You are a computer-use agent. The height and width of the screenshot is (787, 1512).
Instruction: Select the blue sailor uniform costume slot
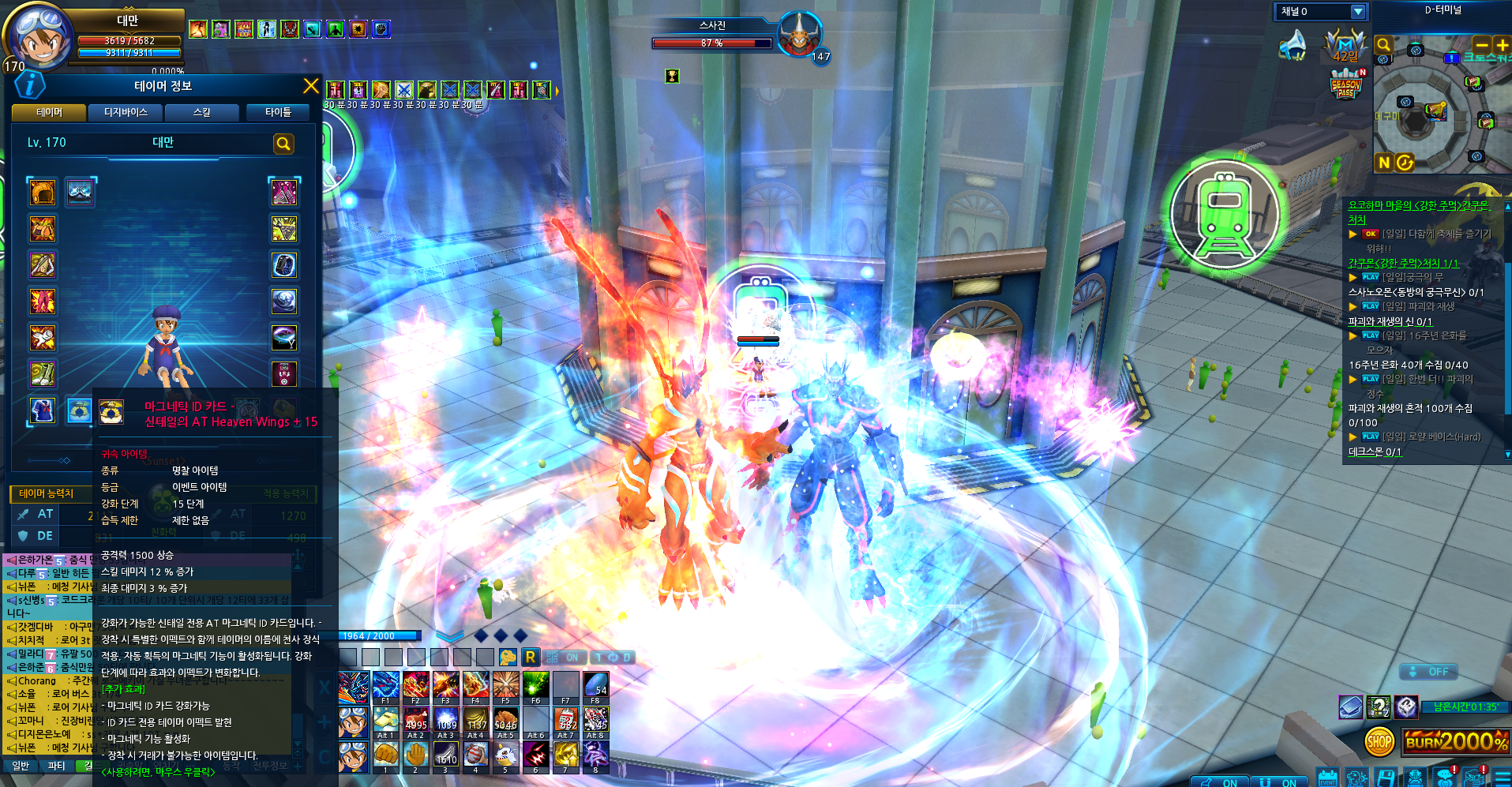point(43,410)
